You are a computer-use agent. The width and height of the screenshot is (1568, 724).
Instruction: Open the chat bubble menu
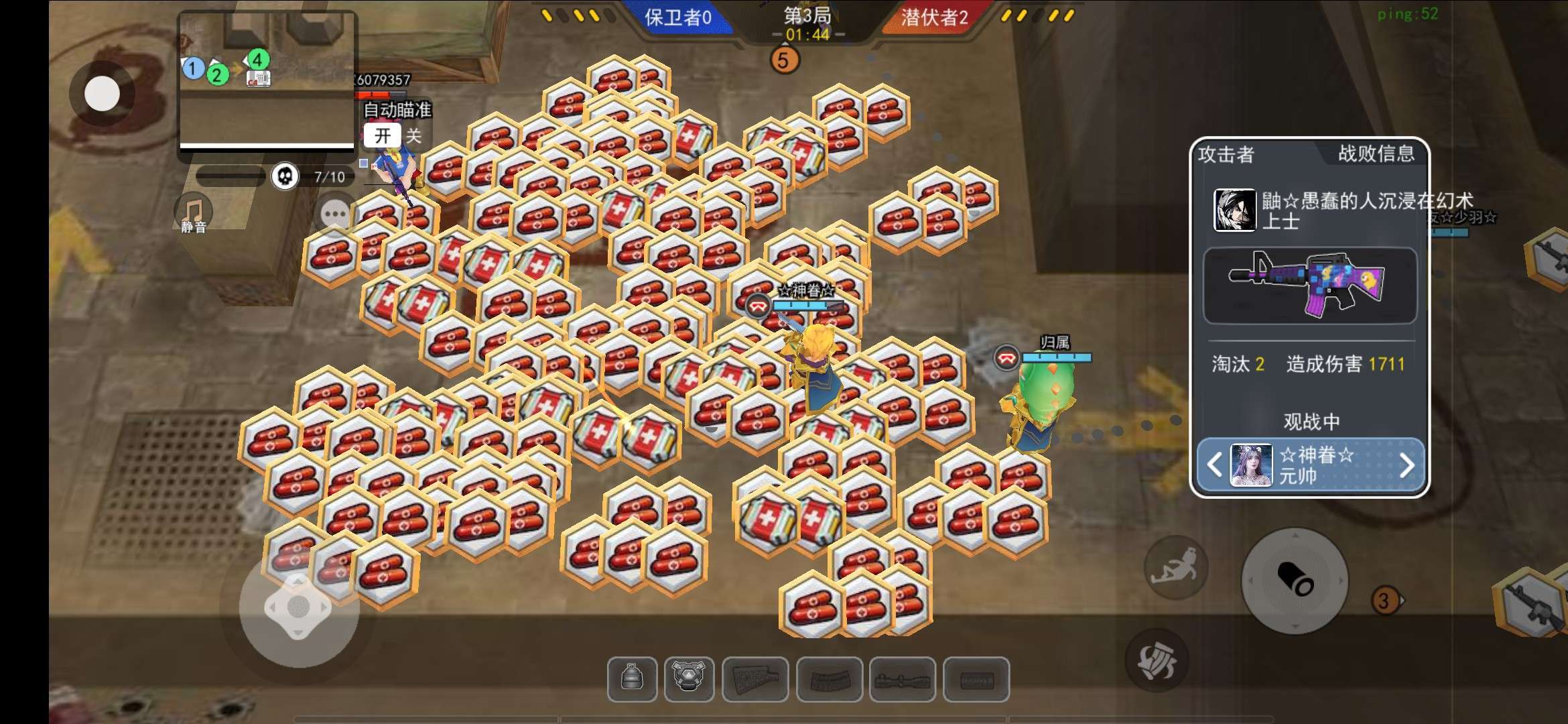pyautogui.click(x=334, y=215)
